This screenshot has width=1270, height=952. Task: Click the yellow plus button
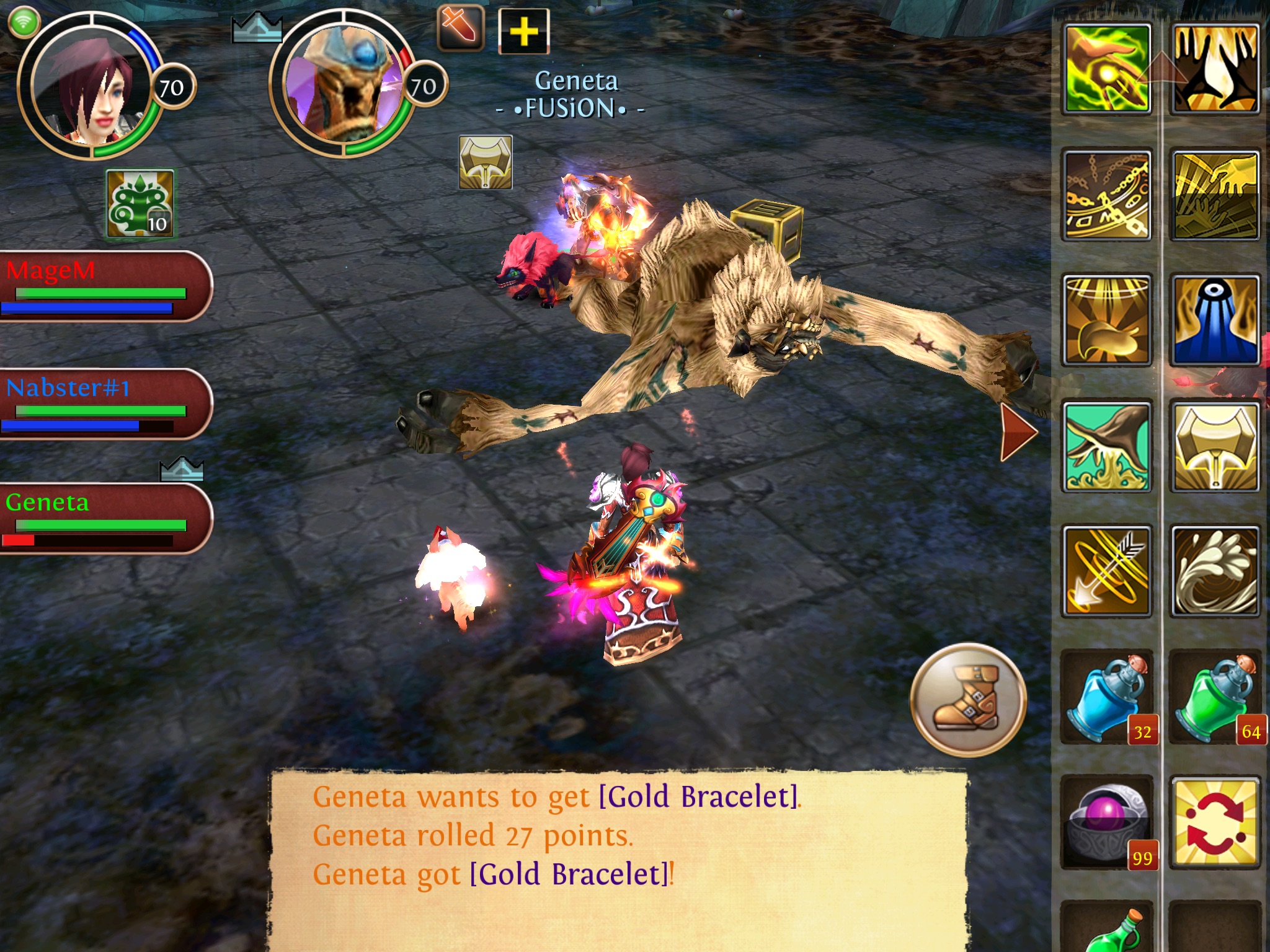click(x=524, y=31)
